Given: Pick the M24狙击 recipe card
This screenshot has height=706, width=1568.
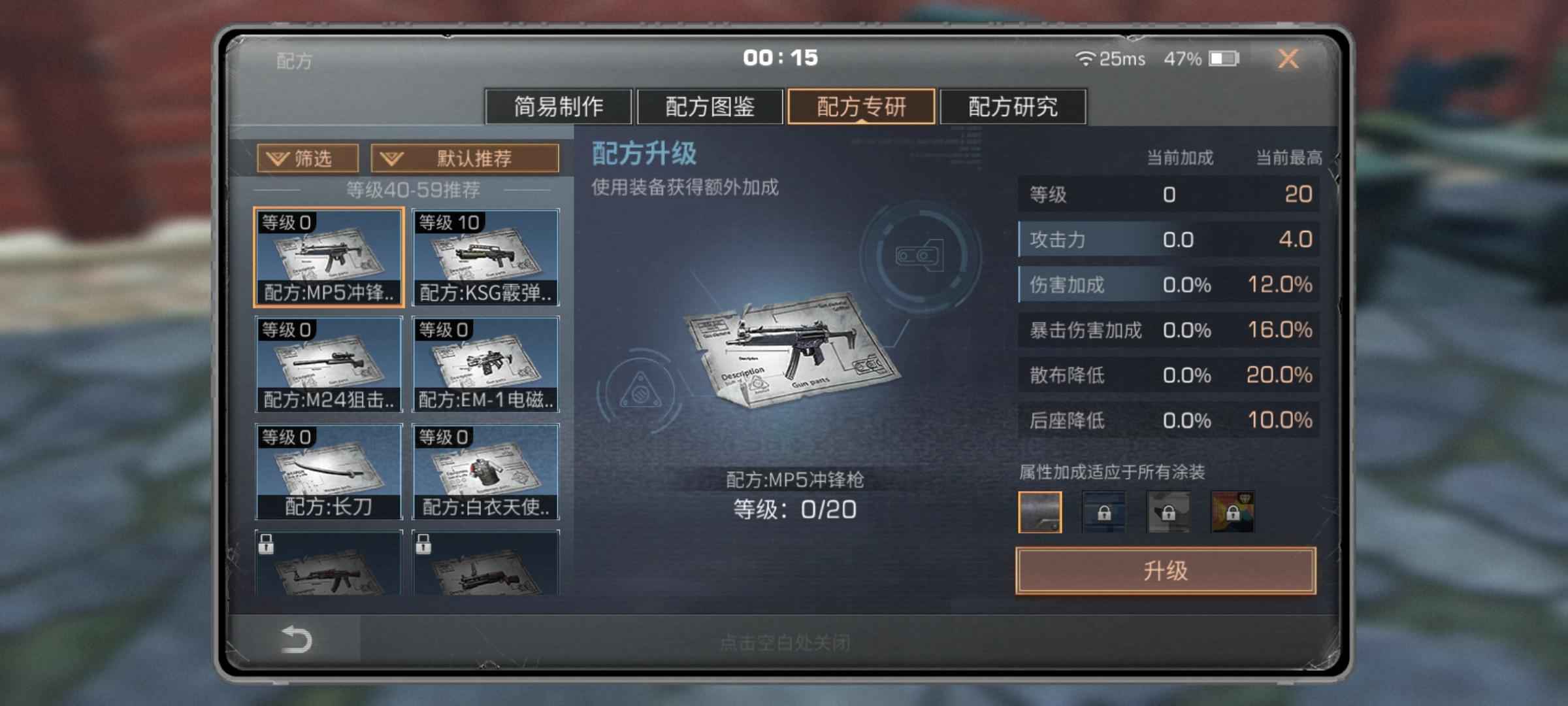Looking at the screenshot, I should (x=329, y=364).
